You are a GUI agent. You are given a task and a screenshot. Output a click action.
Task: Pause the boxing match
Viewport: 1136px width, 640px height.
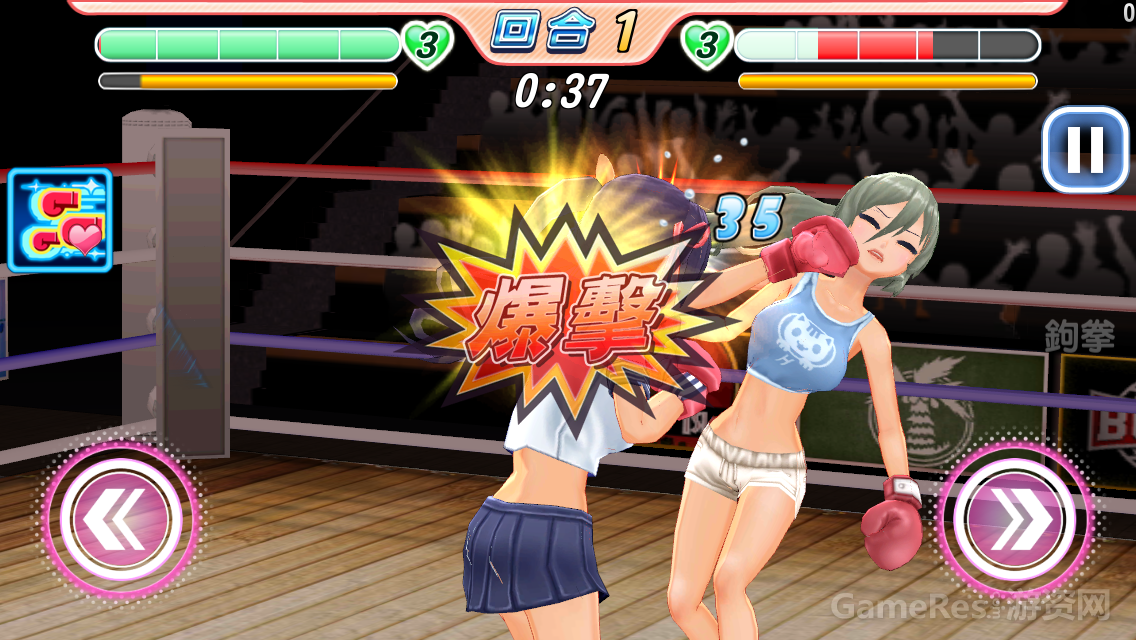coord(1084,150)
